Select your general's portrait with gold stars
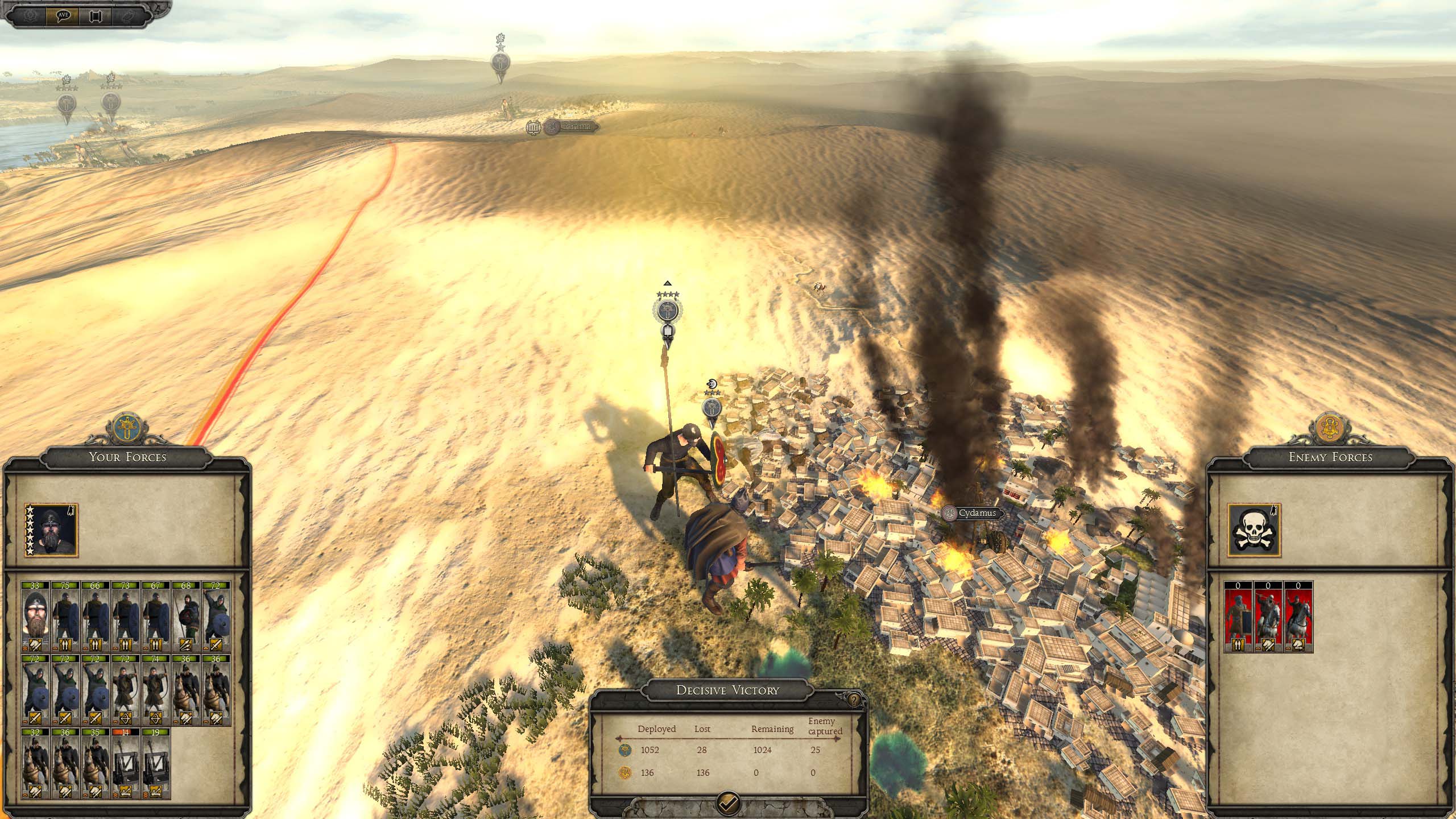Screen dimensions: 1456x819 [51, 530]
